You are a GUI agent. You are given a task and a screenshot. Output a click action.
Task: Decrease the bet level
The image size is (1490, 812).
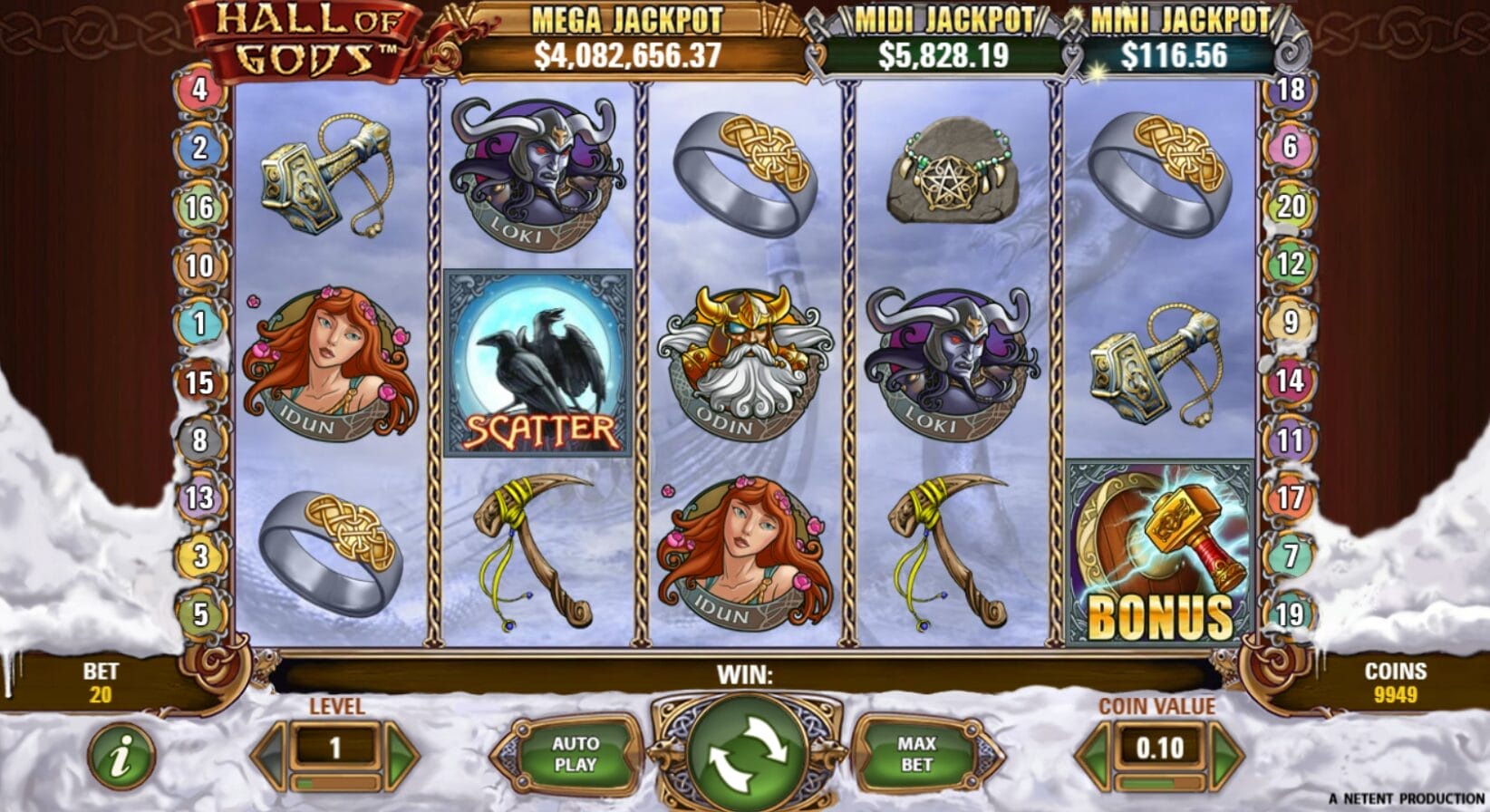tap(269, 752)
